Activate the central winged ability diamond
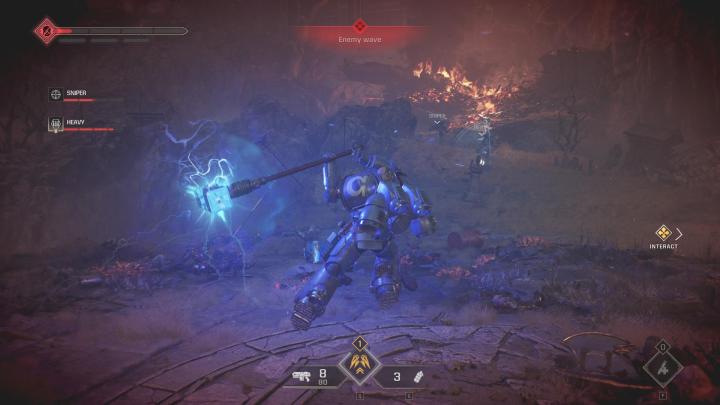Image resolution: width=720 pixels, height=405 pixels. (356, 365)
